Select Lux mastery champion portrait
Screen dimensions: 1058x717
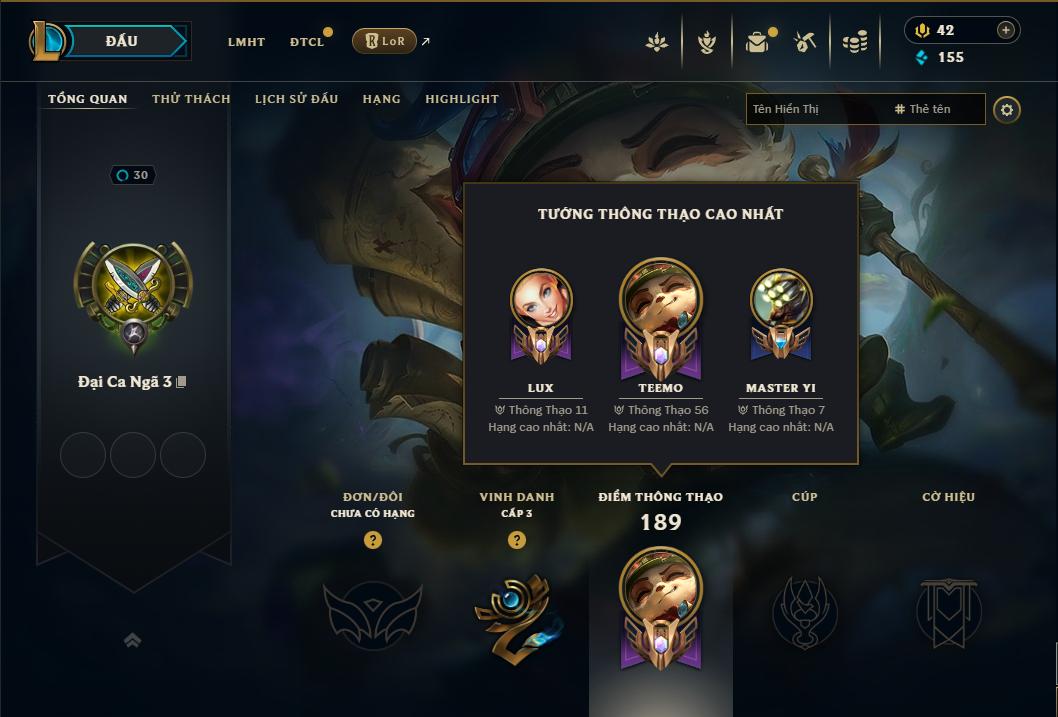(x=541, y=302)
